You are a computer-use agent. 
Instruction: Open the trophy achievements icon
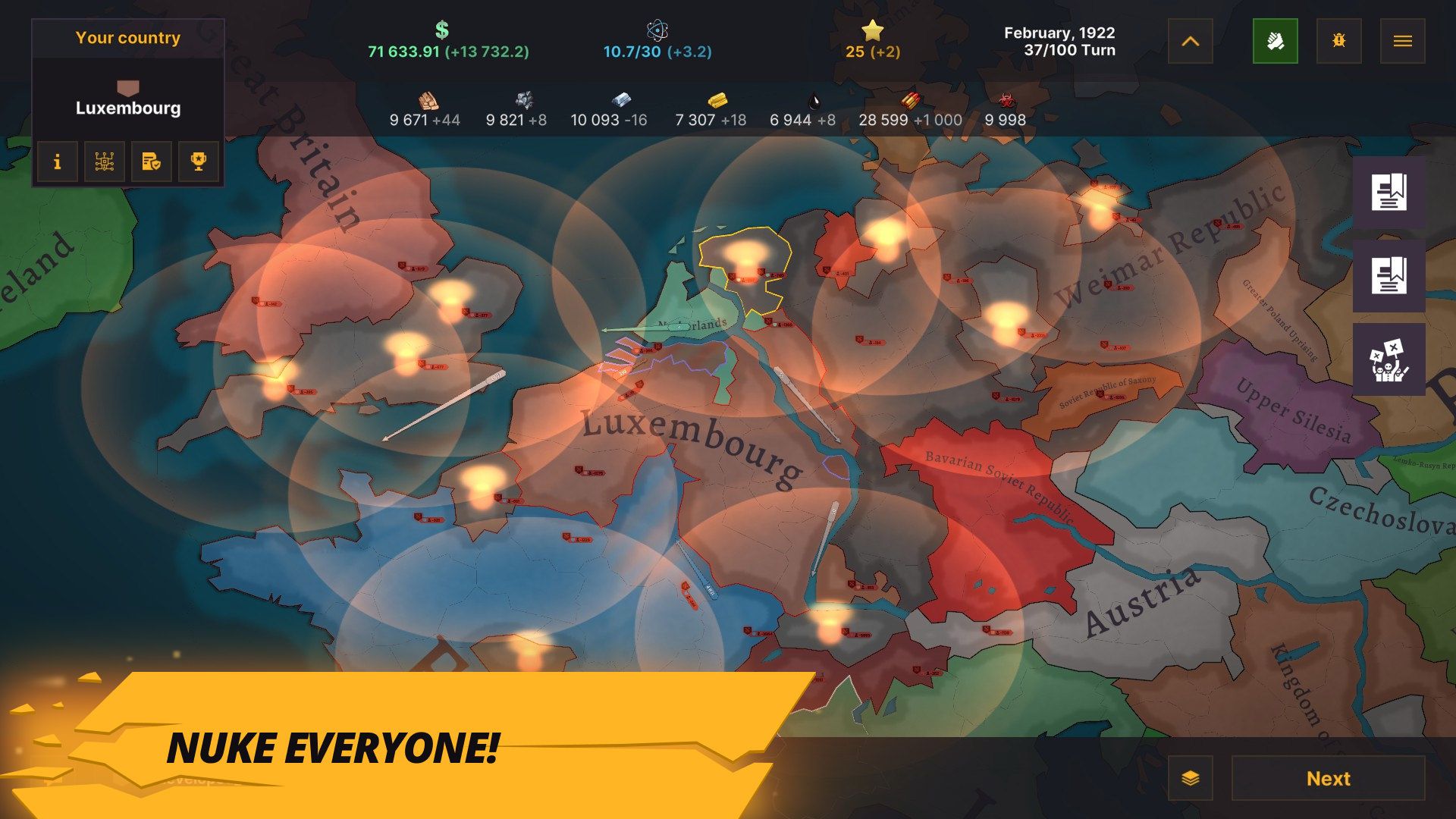coord(198,162)
